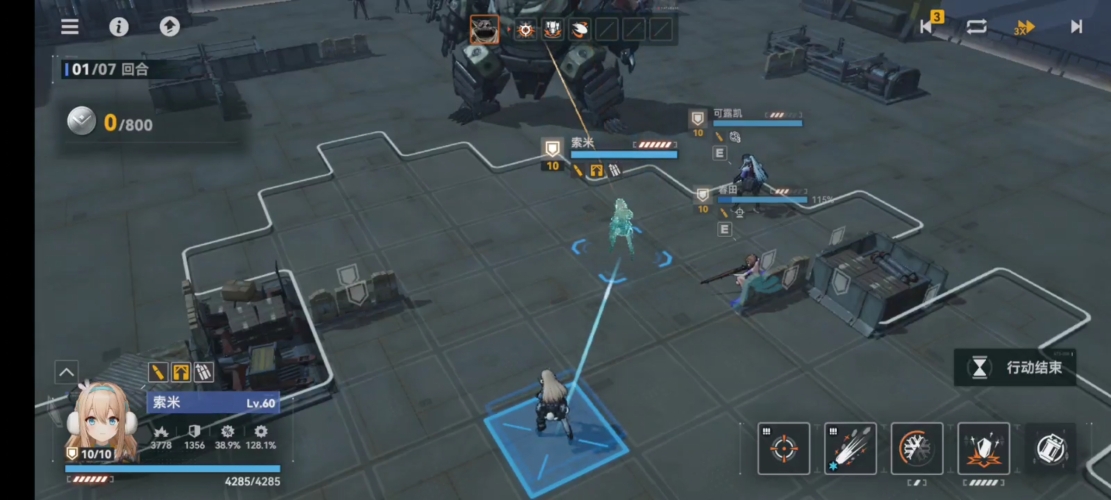Use the snowflake cooldown skill

[x=916, y=448]
